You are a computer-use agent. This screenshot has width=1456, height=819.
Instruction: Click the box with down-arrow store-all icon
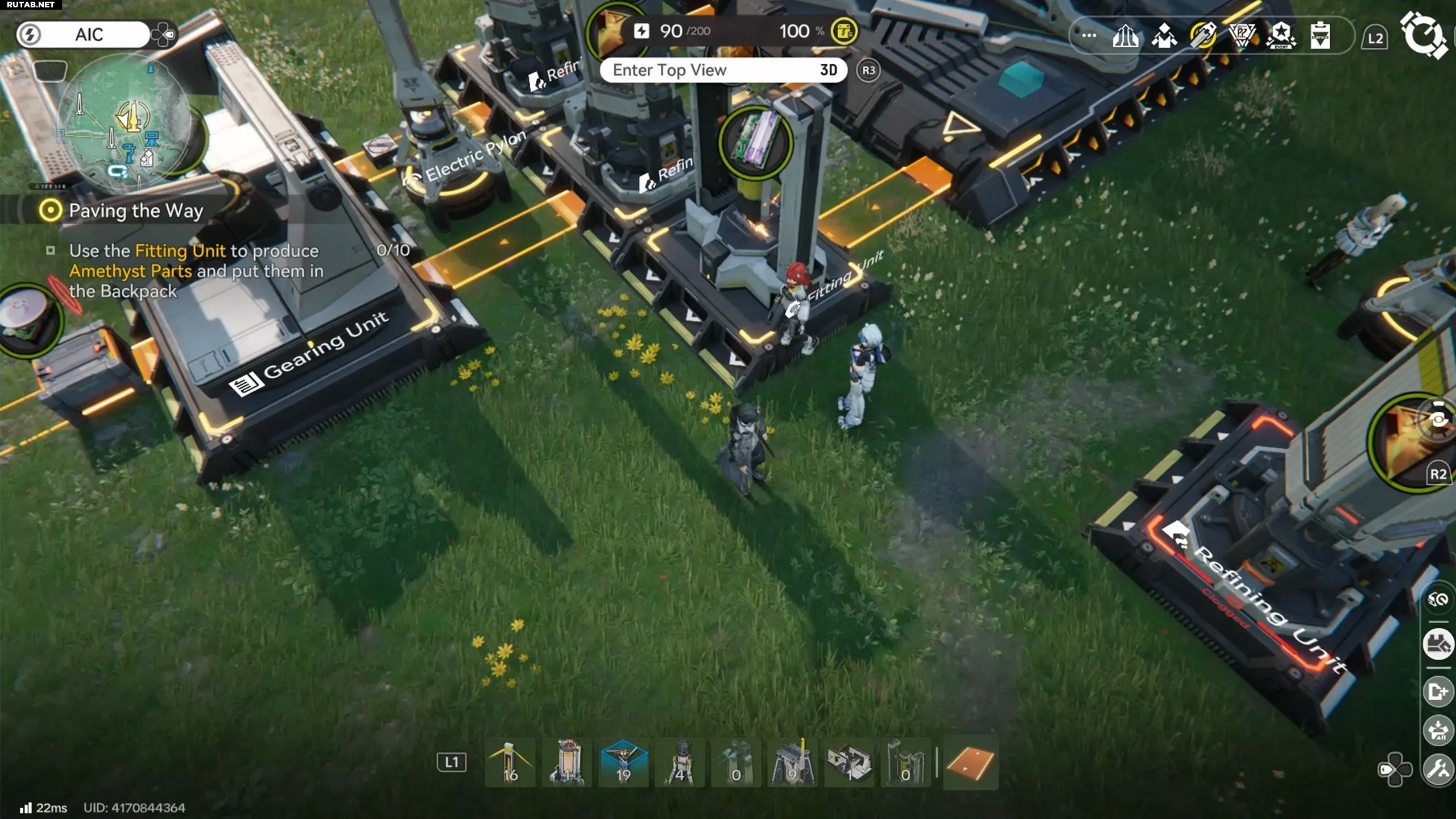(x=1438, y=730)
